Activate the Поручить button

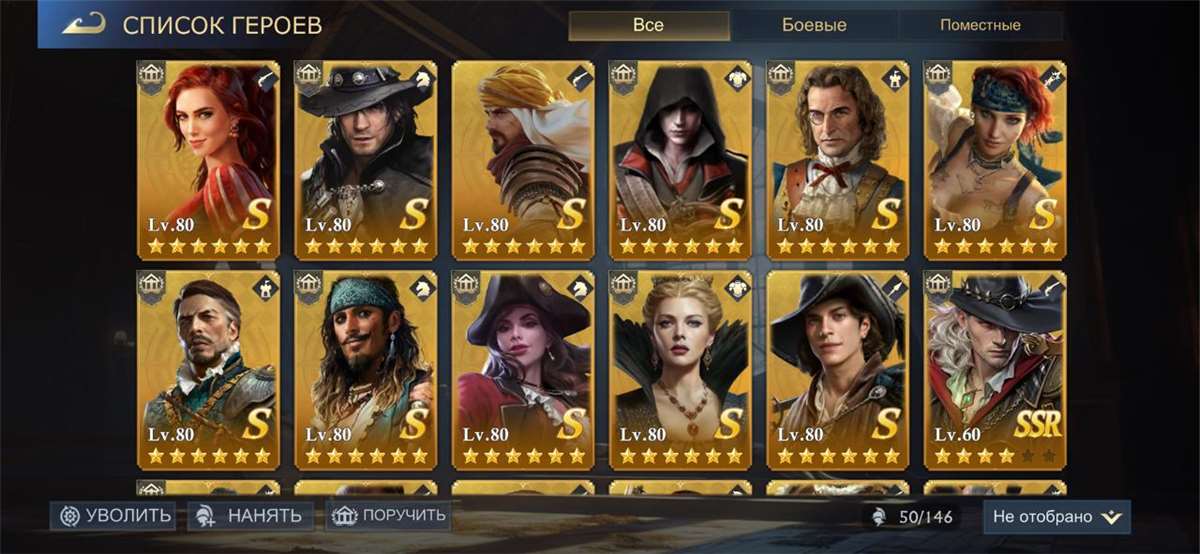coord(388,516)
